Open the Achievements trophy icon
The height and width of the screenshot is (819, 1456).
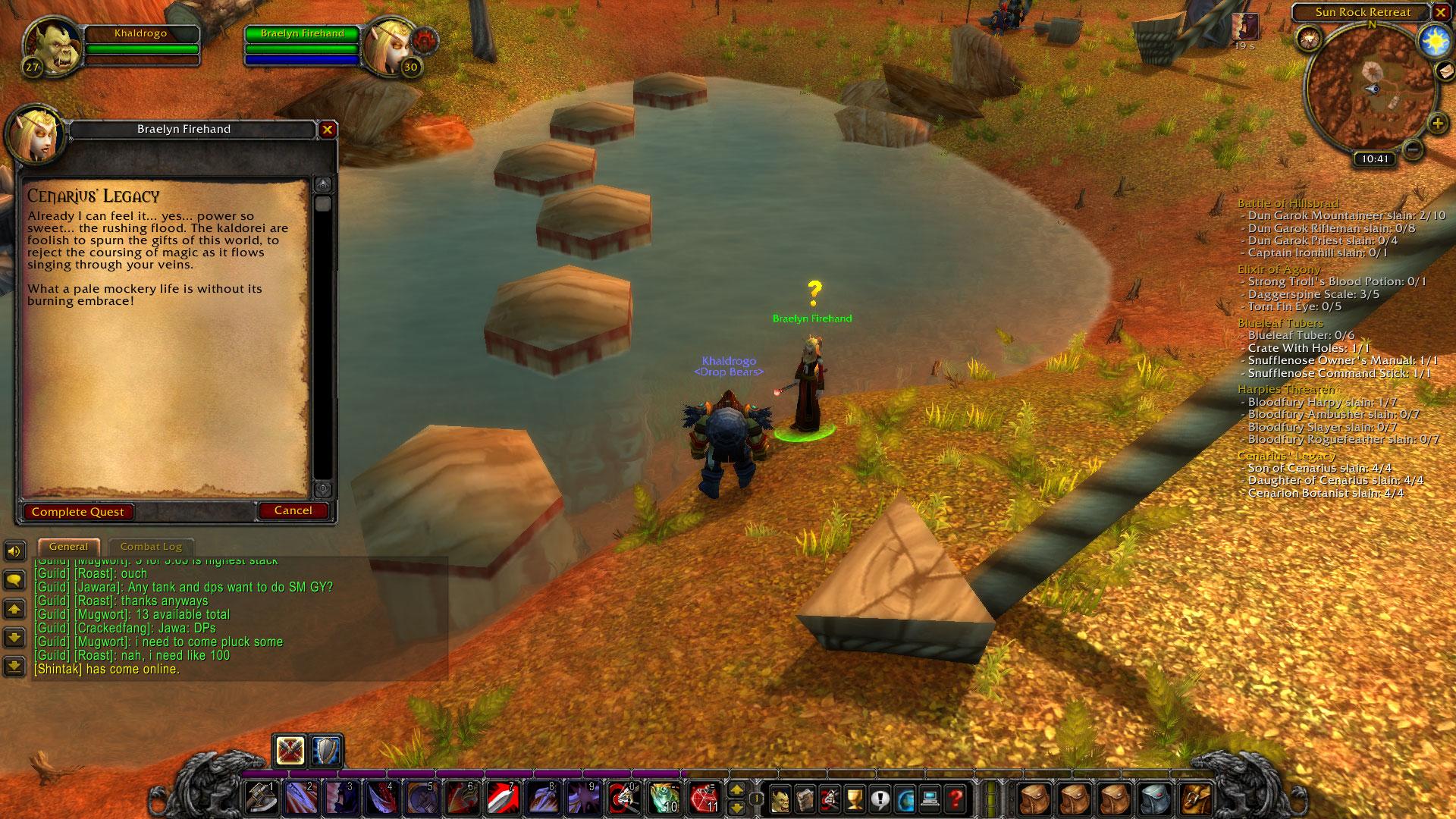tap(854, 799)
